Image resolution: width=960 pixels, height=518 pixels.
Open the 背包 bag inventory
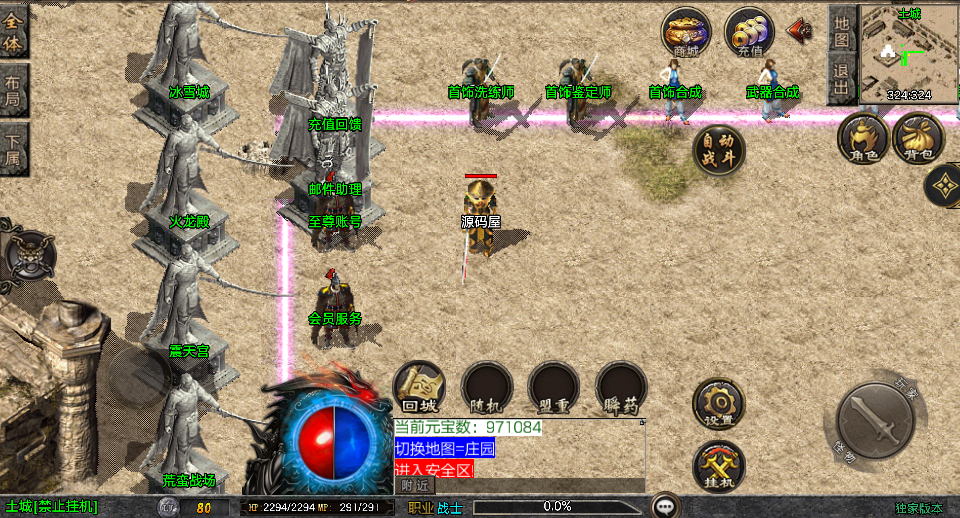click(x=918, y=138)
